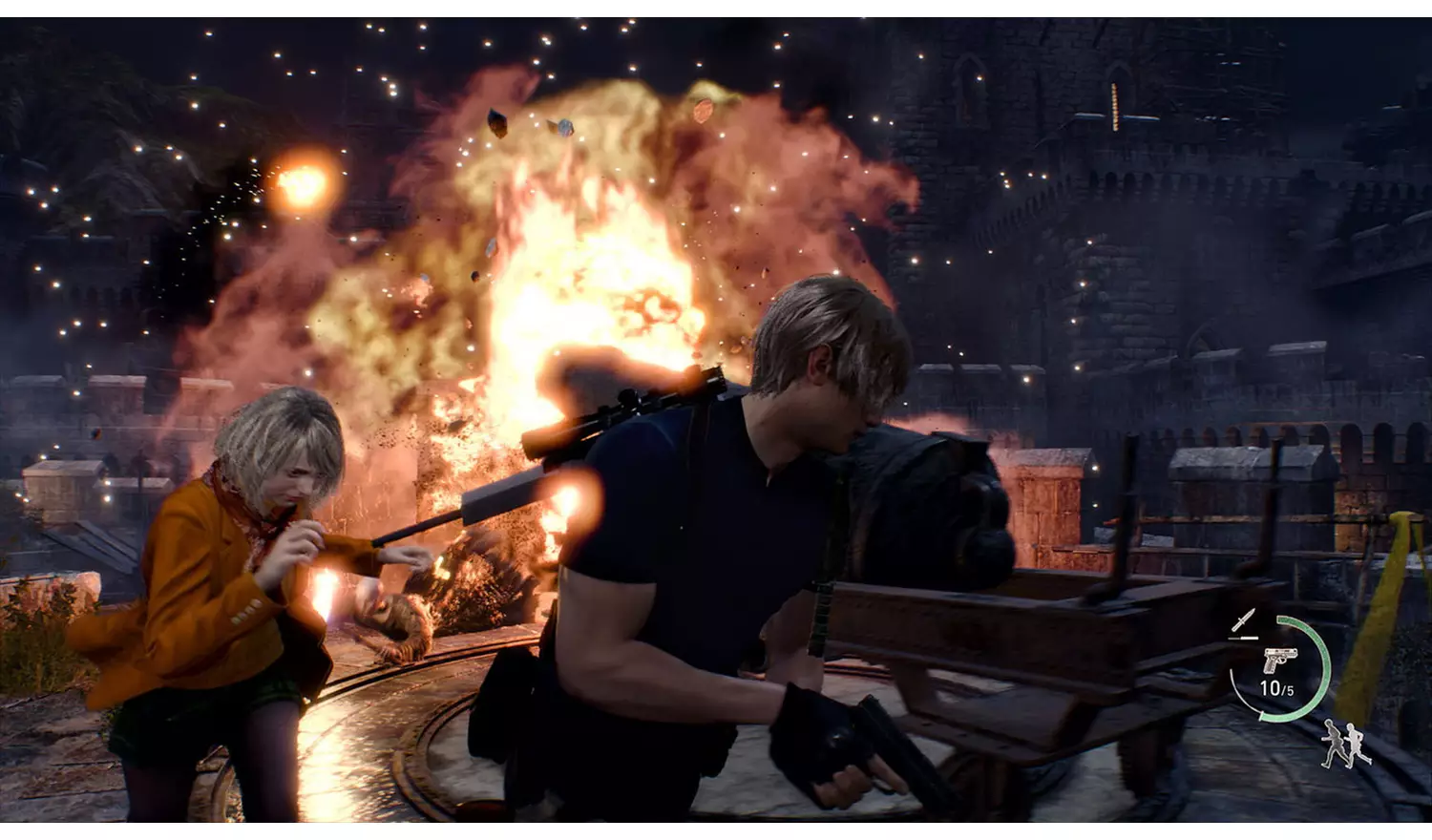Click the reserve ammo number 5
The height and width of the screenshot is (840, 1432).
(1289, 688)
